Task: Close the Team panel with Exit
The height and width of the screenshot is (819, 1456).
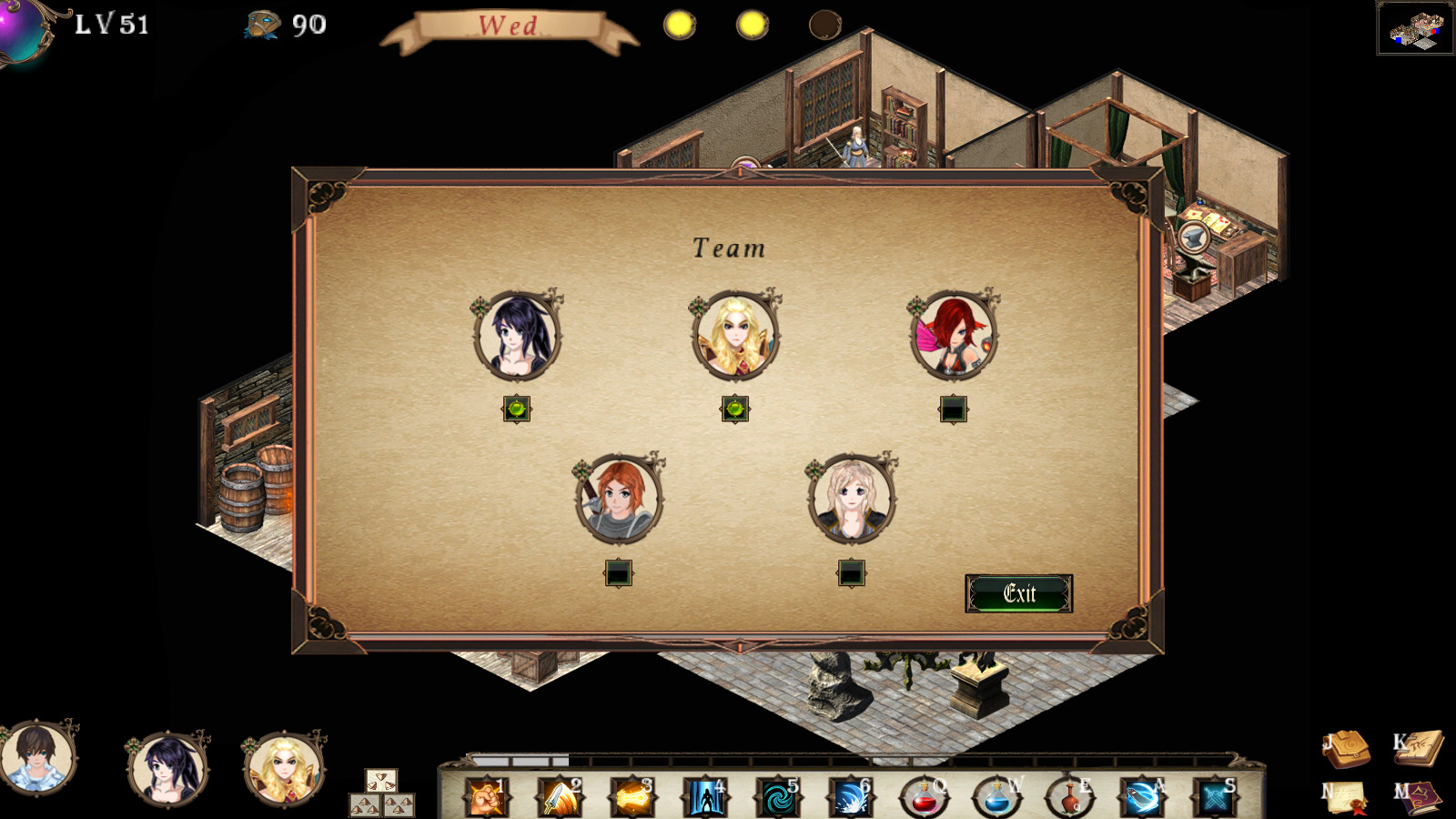Action: [x=1018, y=593]
